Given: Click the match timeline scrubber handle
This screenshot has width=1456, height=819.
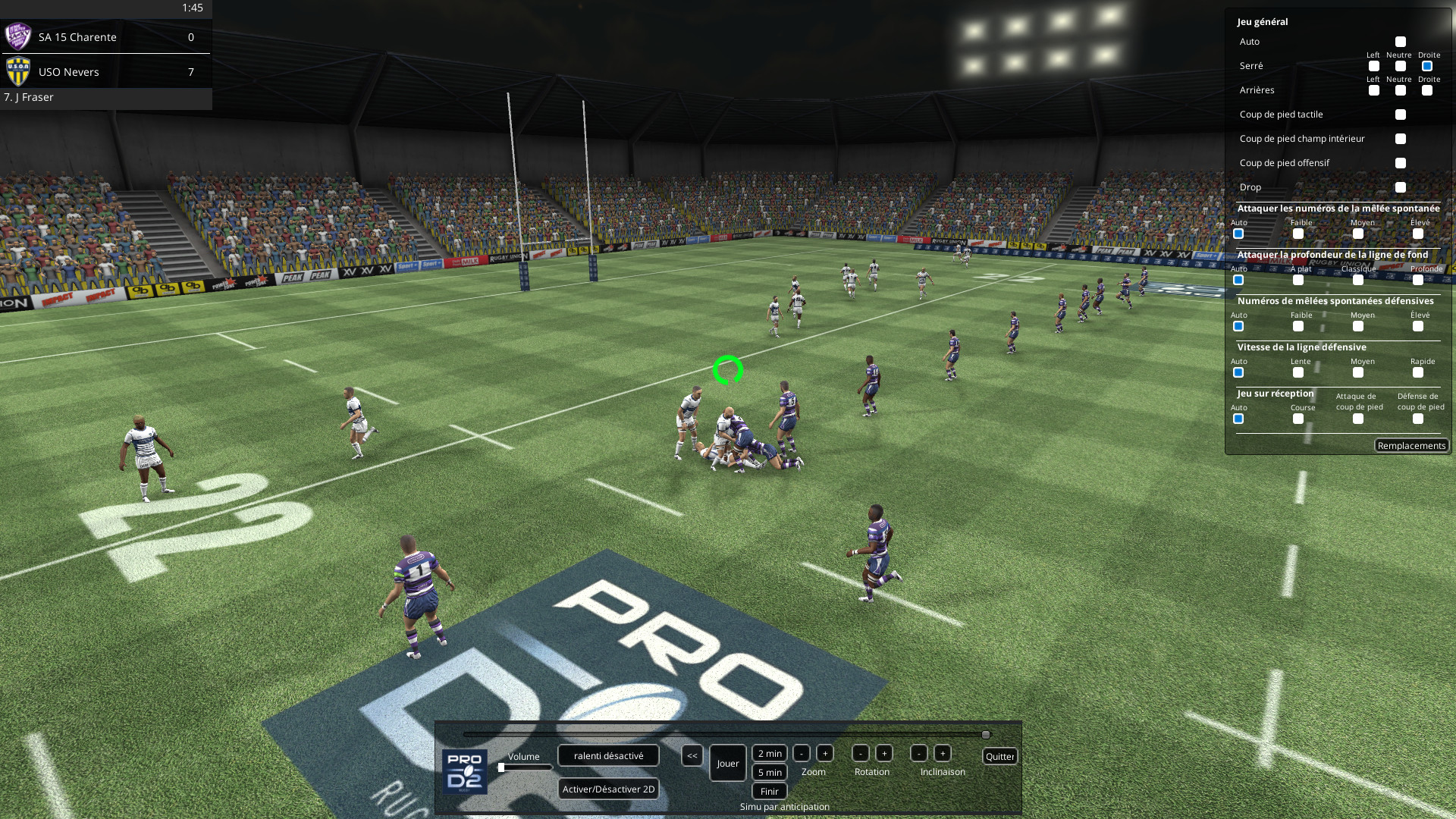Looking at the screenshot, I should tap(986, 735).
